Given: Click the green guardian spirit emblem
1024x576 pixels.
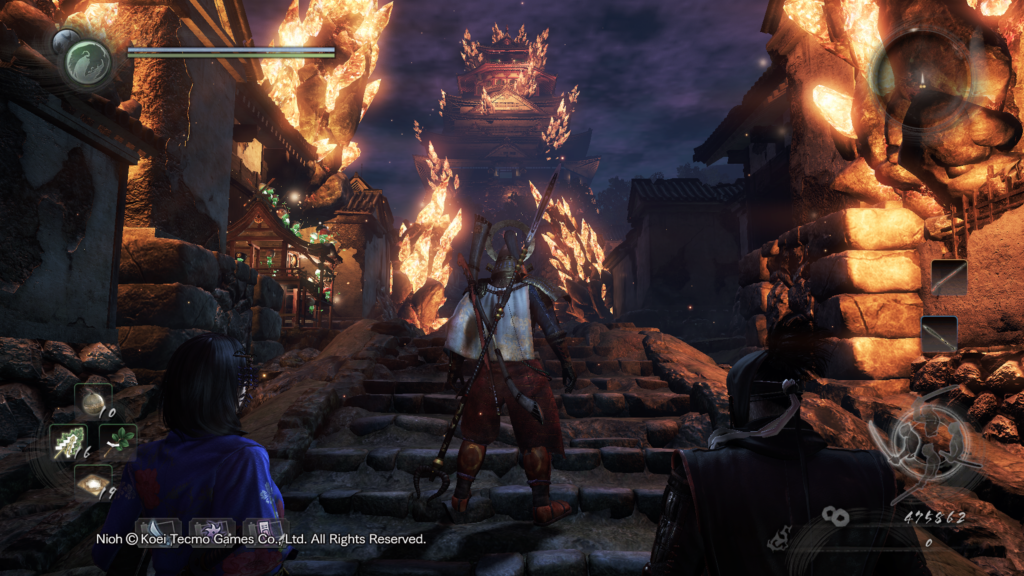Looking at the screenshot, I should [x=88, y=61].
